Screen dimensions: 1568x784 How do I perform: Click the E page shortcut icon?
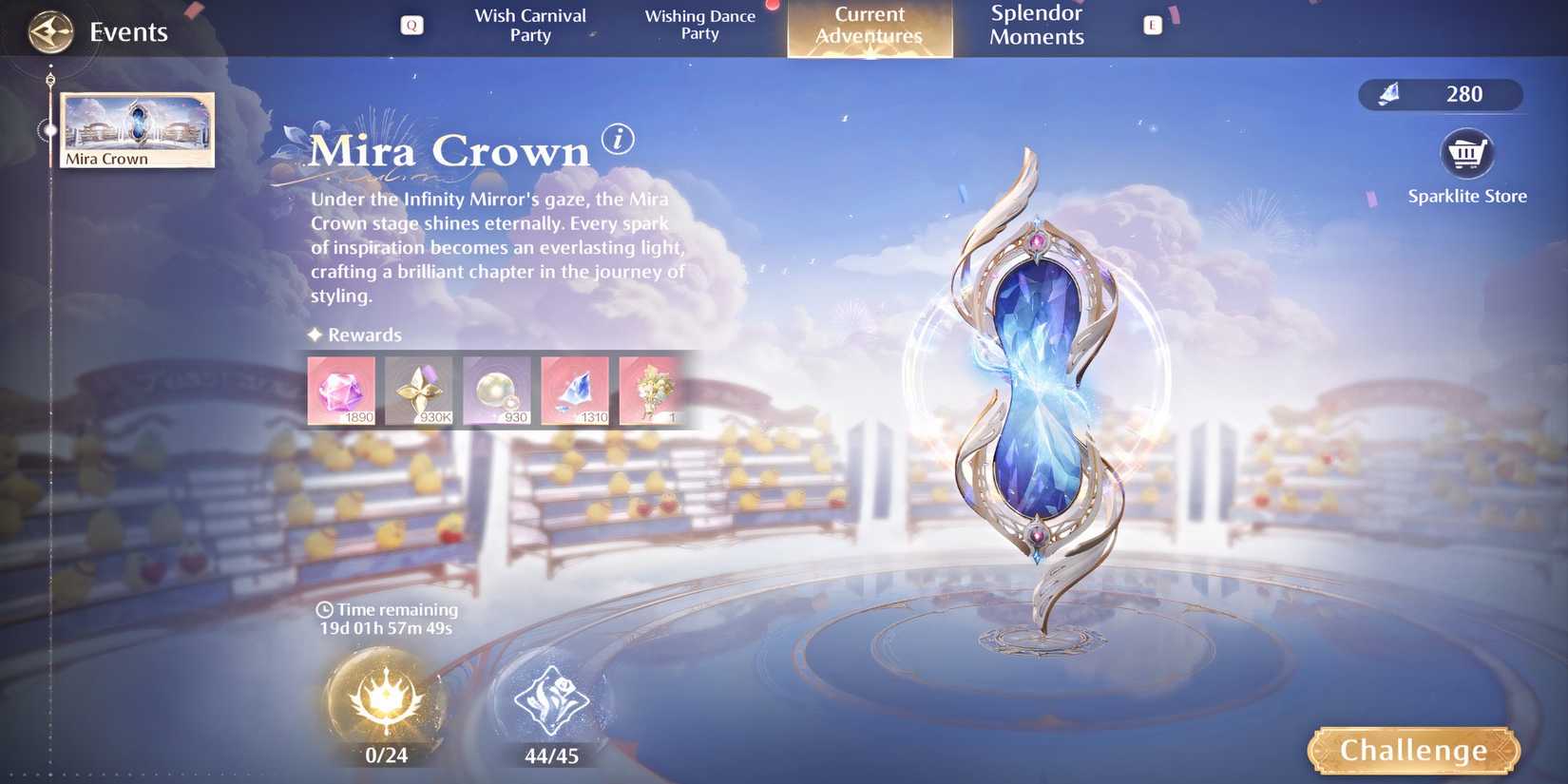pyautogui.click(x=1153, y=26)
